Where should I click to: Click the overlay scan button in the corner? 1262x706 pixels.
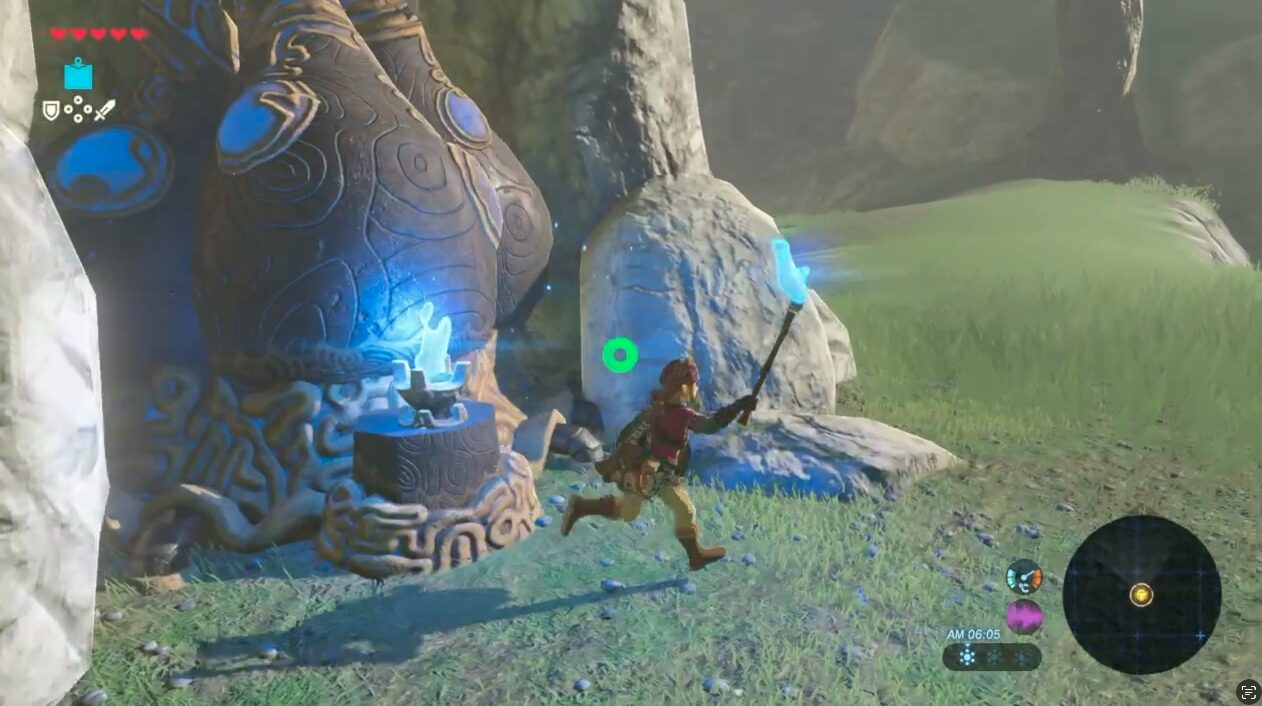(1248, 692)
